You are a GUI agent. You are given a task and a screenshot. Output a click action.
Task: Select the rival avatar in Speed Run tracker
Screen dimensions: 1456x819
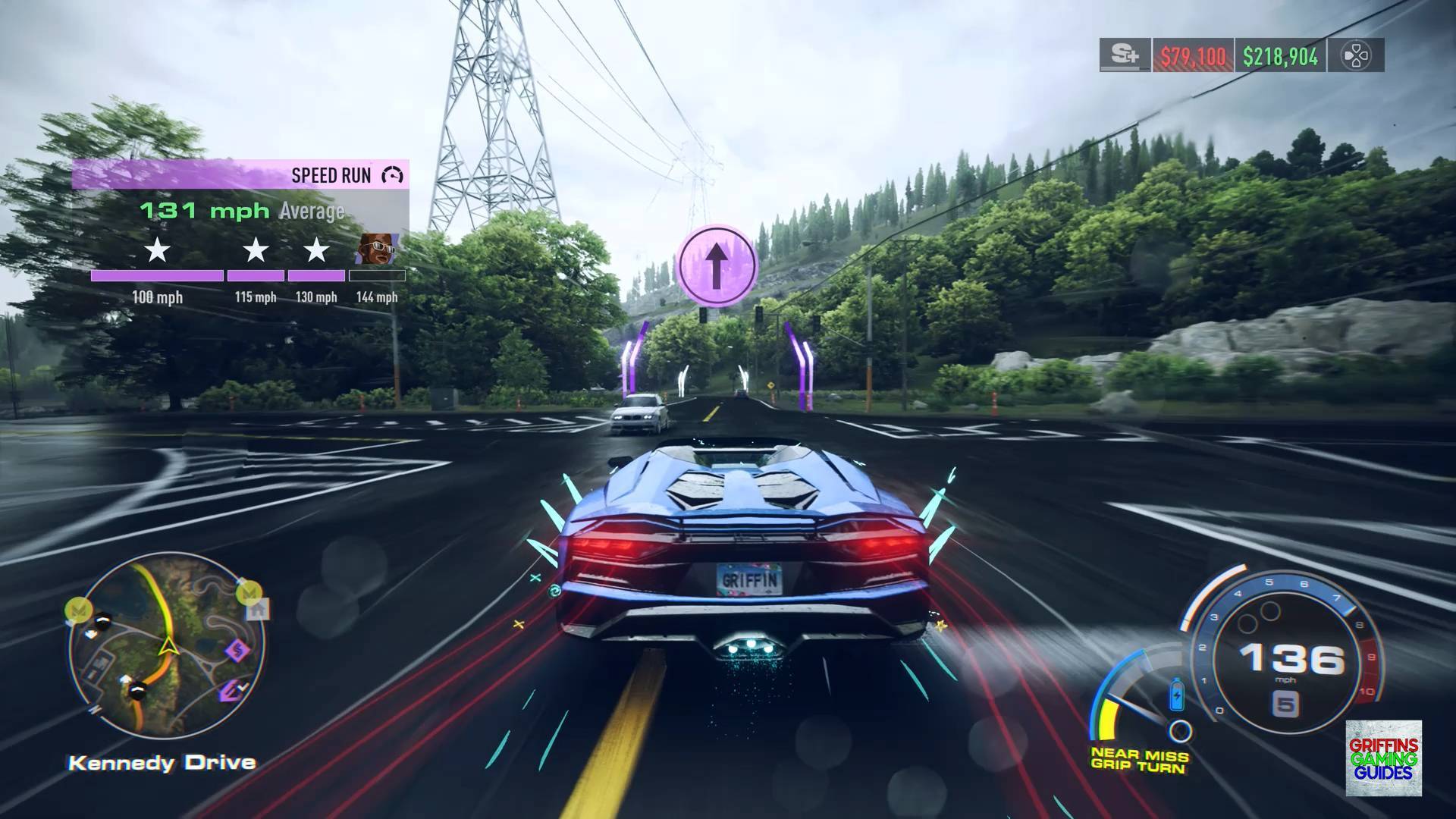point(376,248)
